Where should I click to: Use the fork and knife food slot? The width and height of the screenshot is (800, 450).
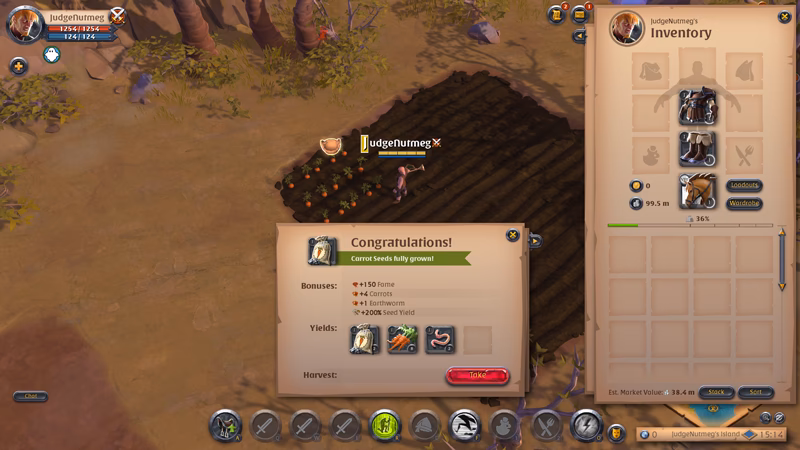pos(546,426)
